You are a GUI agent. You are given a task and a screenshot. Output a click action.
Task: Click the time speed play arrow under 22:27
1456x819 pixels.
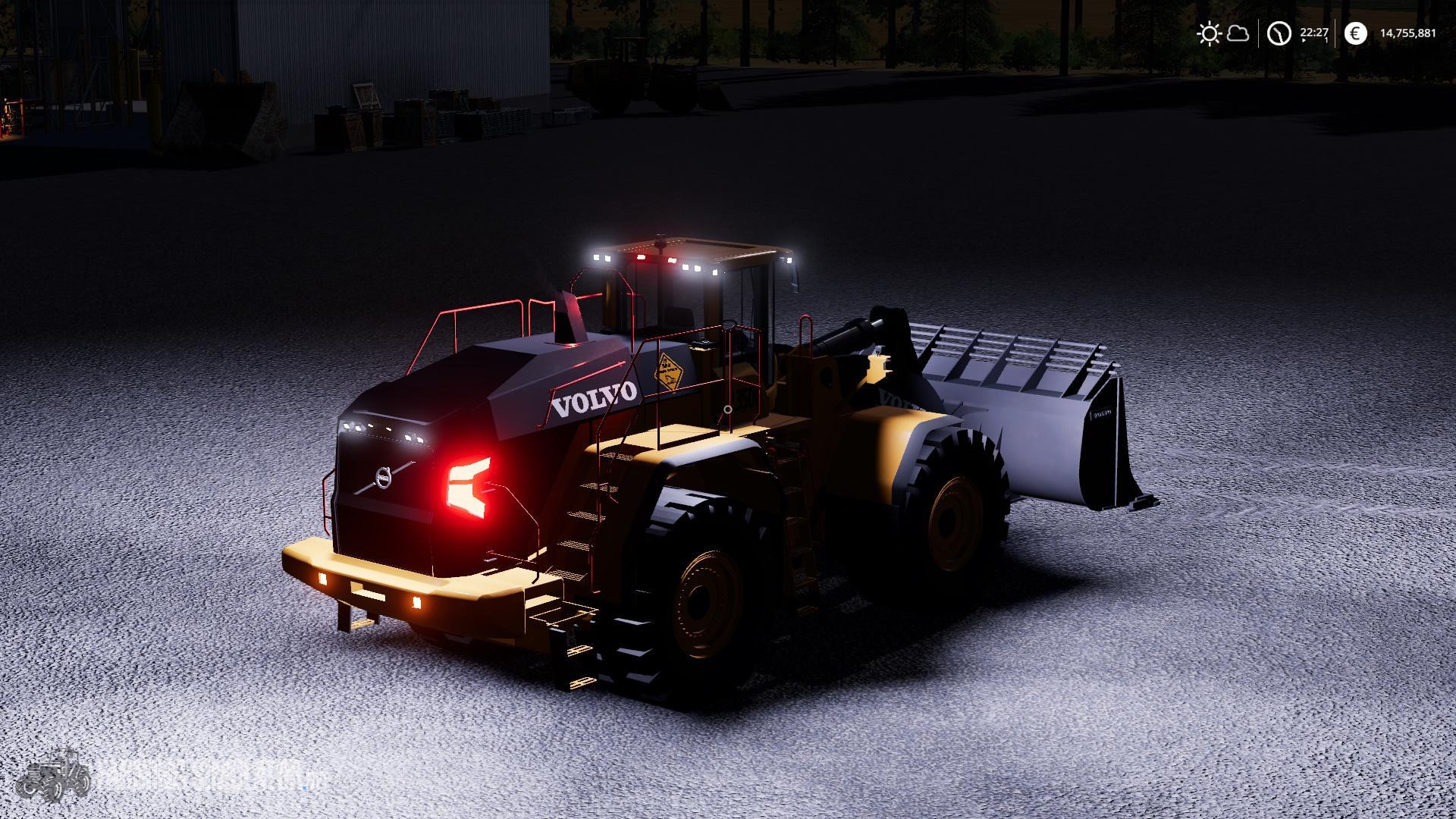coord(1304,40)
